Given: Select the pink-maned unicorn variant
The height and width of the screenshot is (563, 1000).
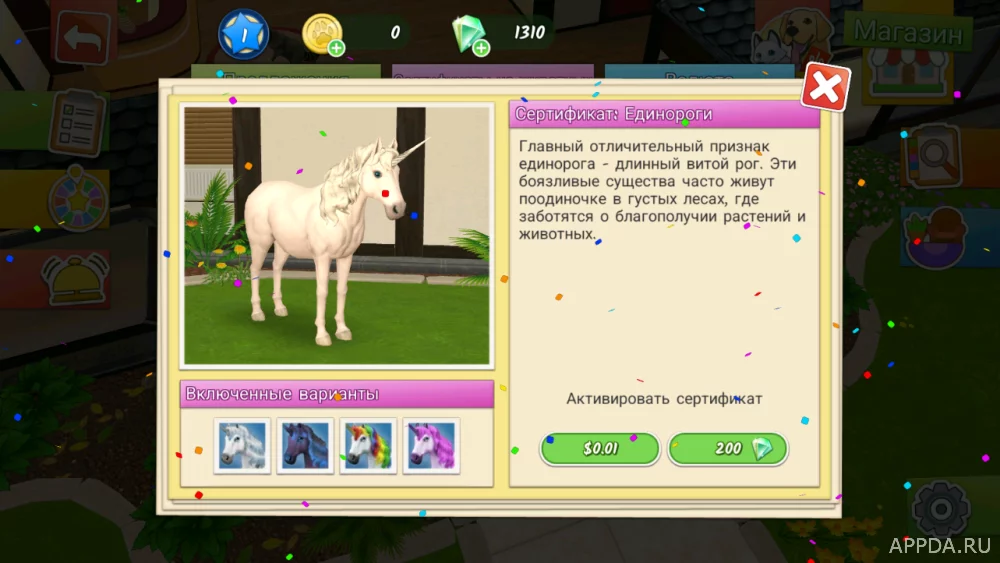Looking at the screenshot, I should (431, 445).
